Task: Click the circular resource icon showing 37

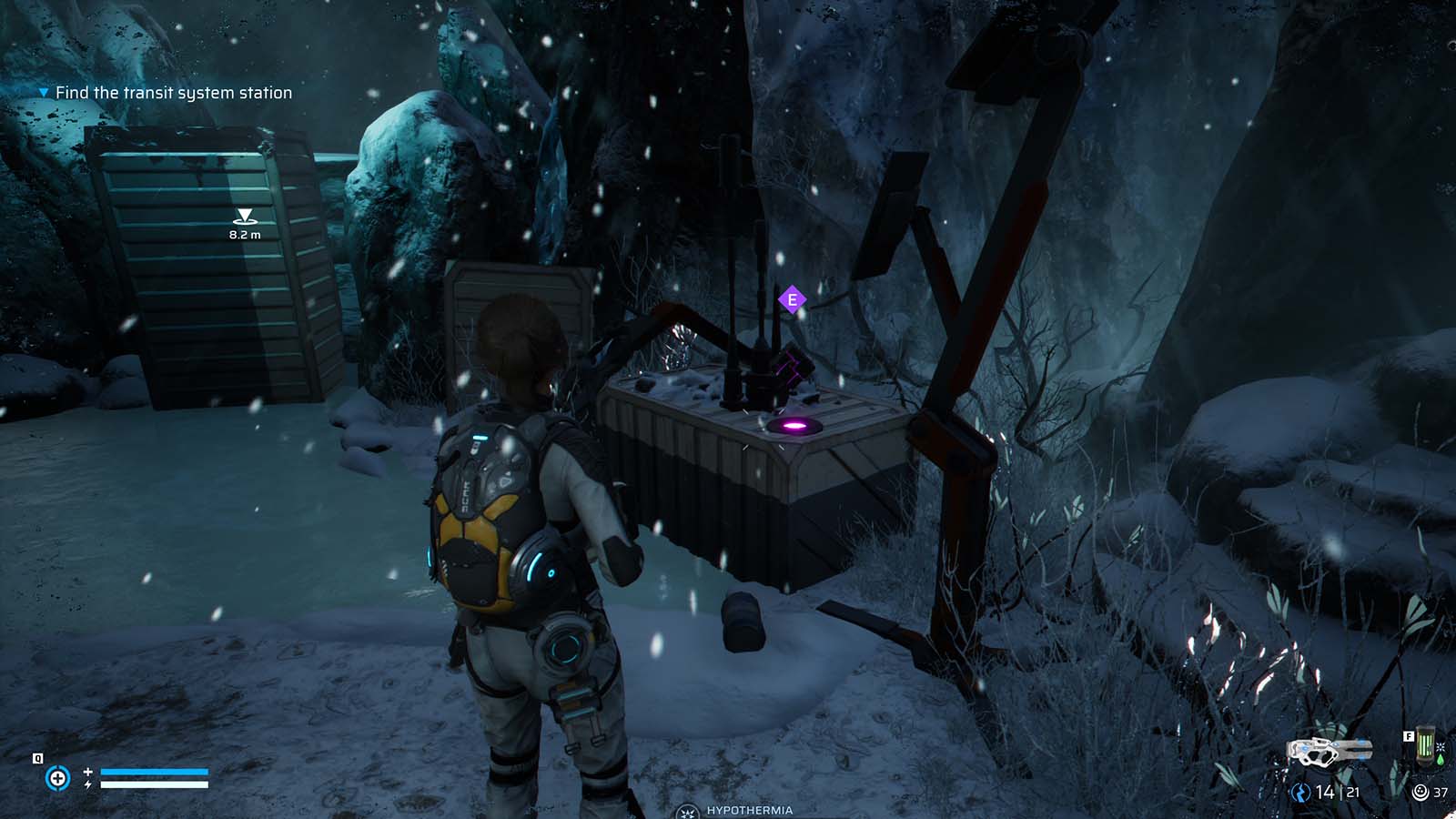Action: [1421, 792]
